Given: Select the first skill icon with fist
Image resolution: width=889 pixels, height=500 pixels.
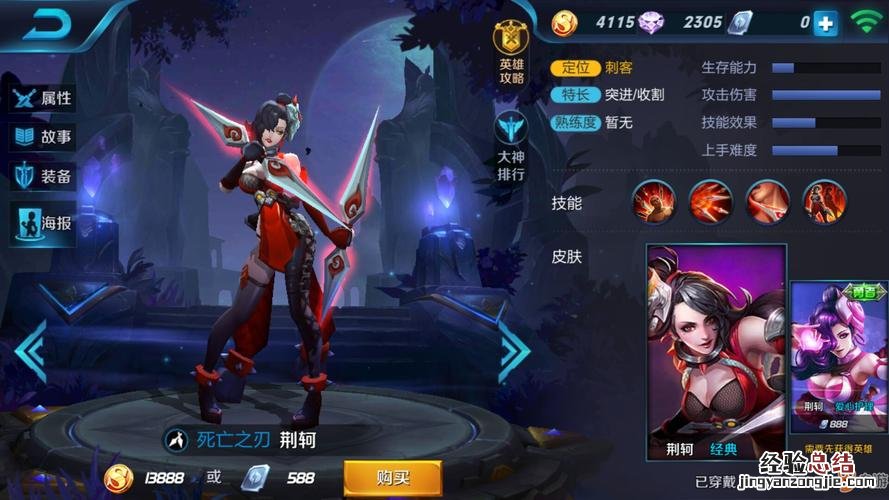Looking at the screenshot, I should [653, 202].
